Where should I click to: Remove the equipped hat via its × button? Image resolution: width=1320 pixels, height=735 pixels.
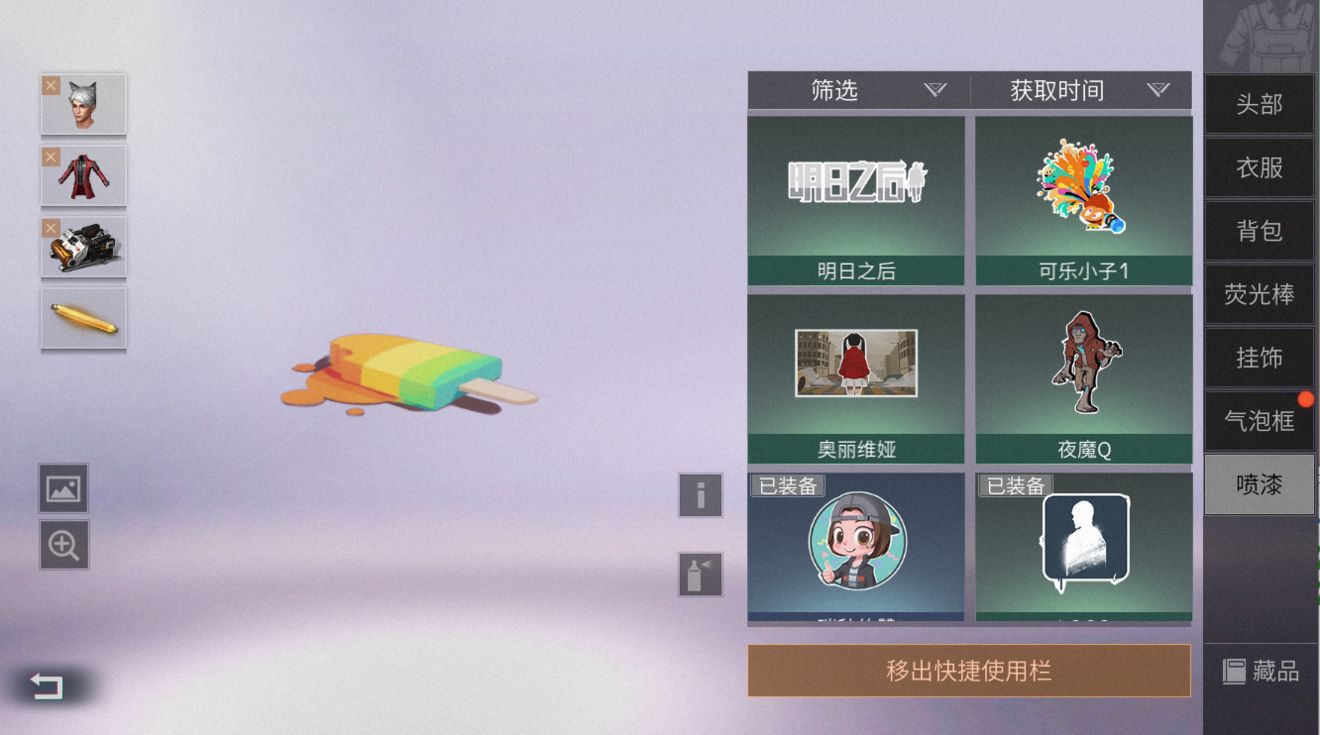pos(49,84)
